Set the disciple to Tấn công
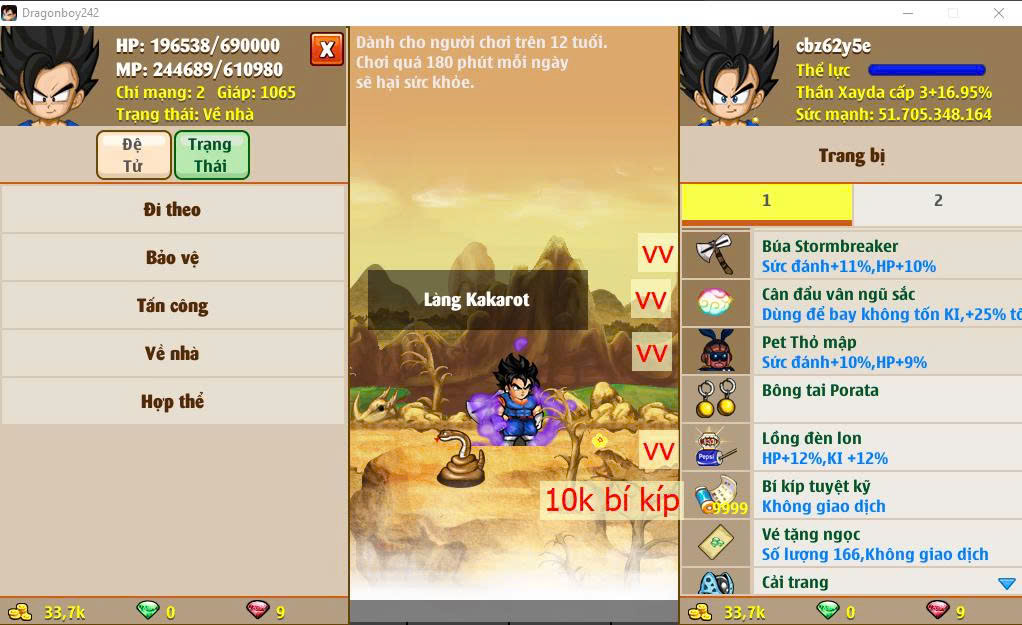Screen dimensions: 1022x625 [x=172, y=306]
